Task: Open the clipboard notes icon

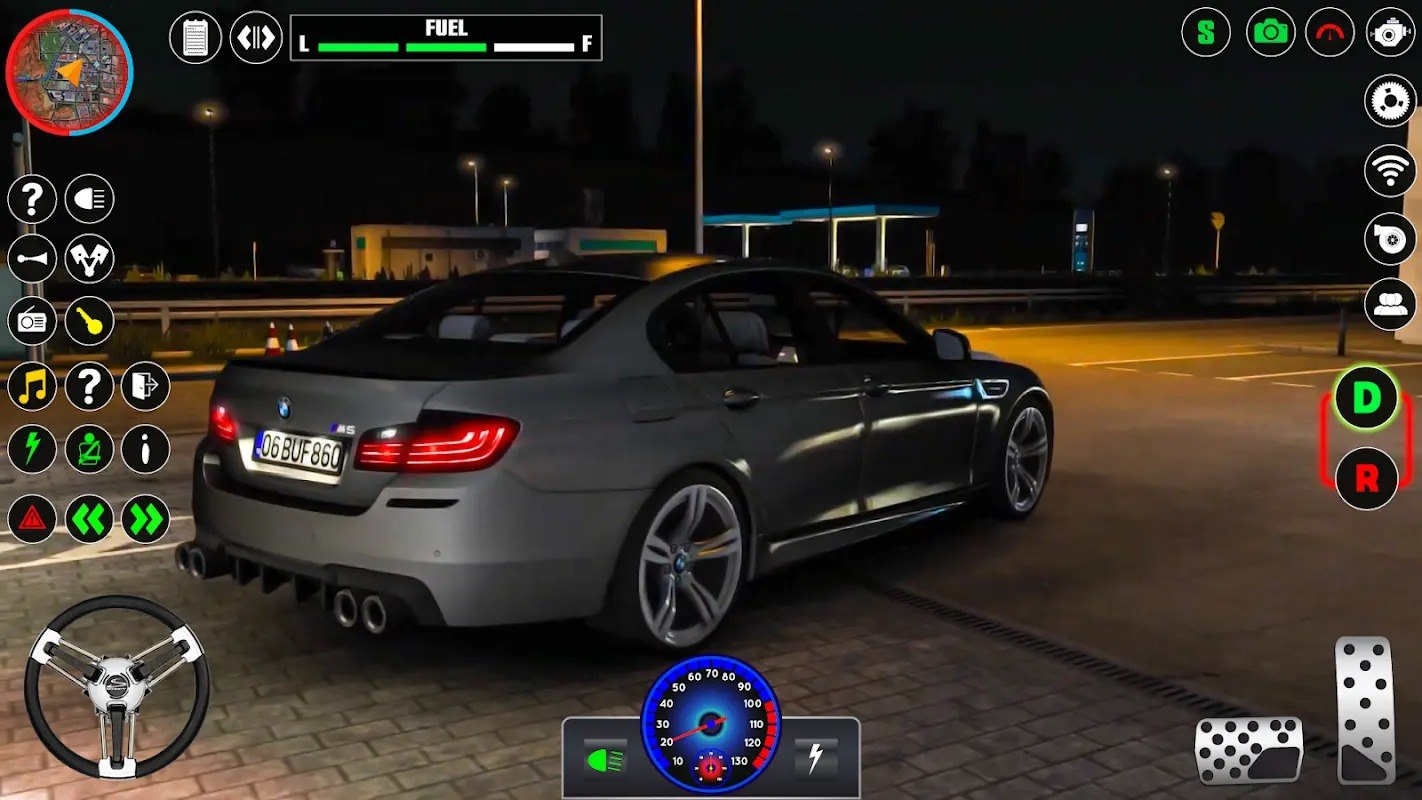Action: click(x=196, y=38)
